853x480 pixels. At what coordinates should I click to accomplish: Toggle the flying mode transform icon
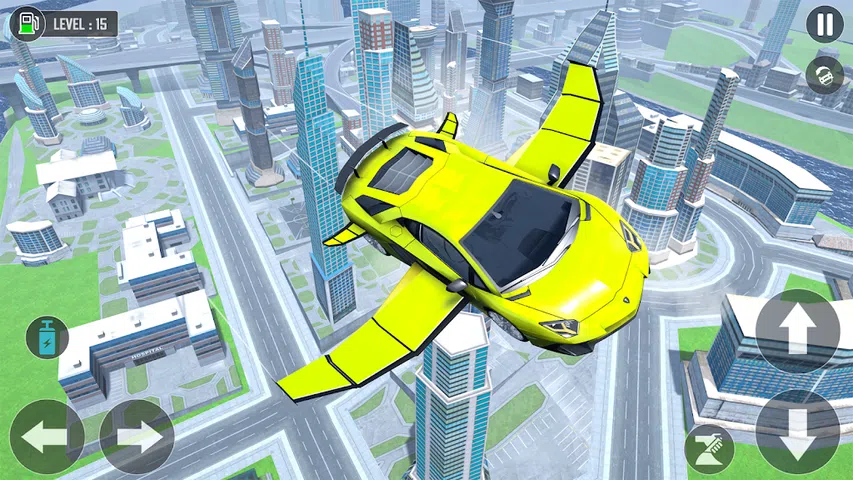click(708, 446)
